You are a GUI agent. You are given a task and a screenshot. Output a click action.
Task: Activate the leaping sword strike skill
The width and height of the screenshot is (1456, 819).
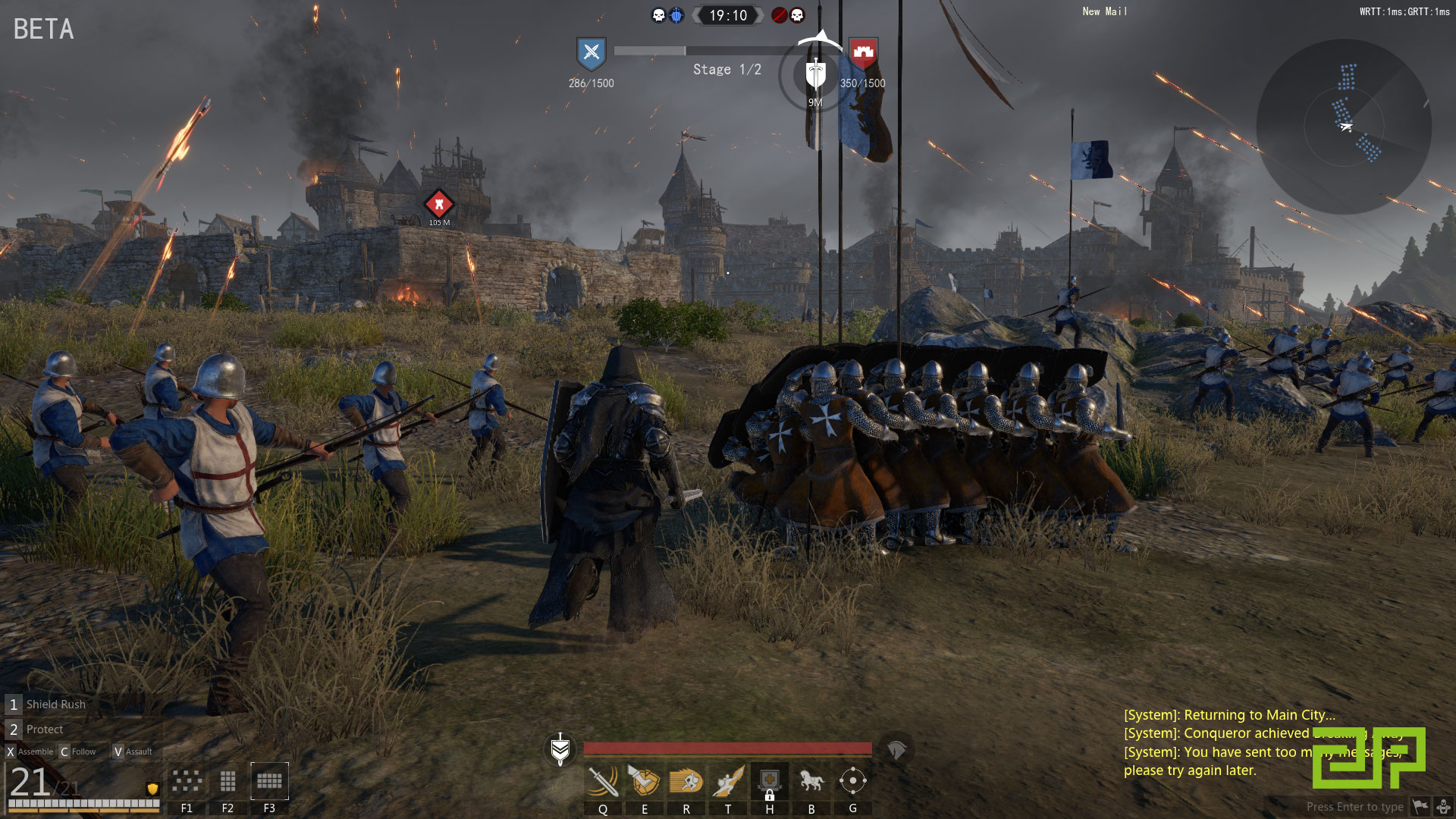(x=728, y=781)
